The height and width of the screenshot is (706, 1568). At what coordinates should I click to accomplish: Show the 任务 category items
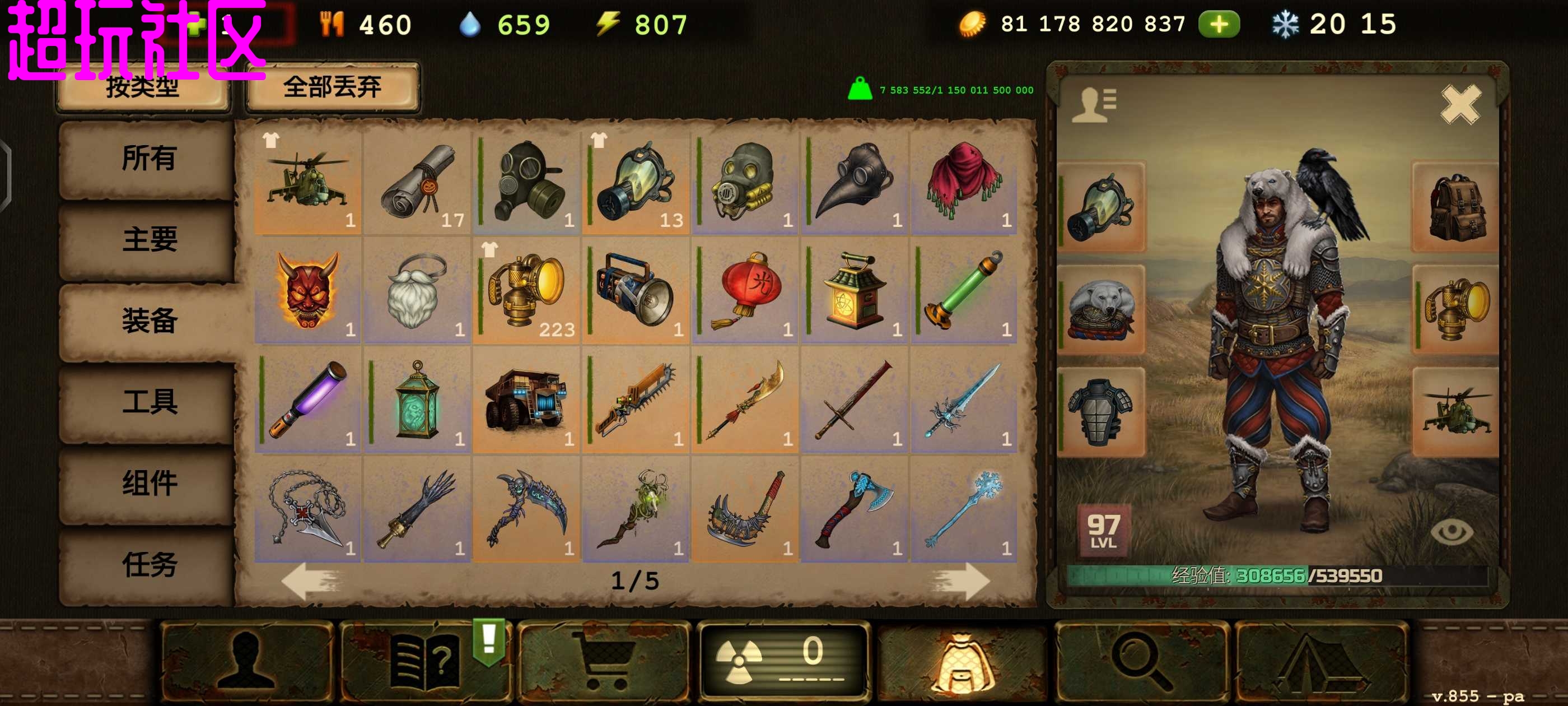(148, 564)
